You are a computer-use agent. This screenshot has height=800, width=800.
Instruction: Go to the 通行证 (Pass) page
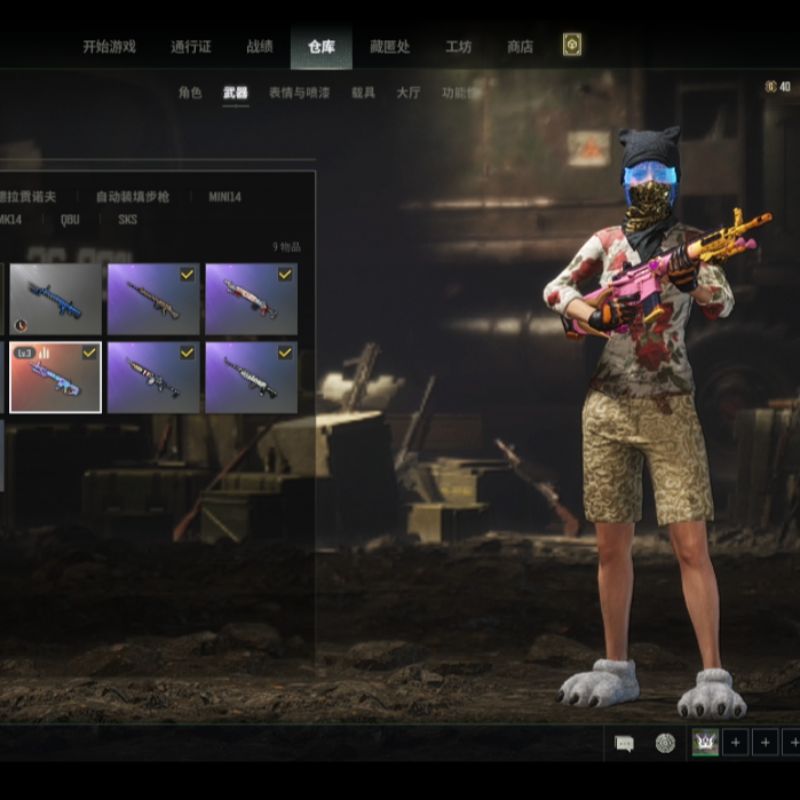coord(191,46)
